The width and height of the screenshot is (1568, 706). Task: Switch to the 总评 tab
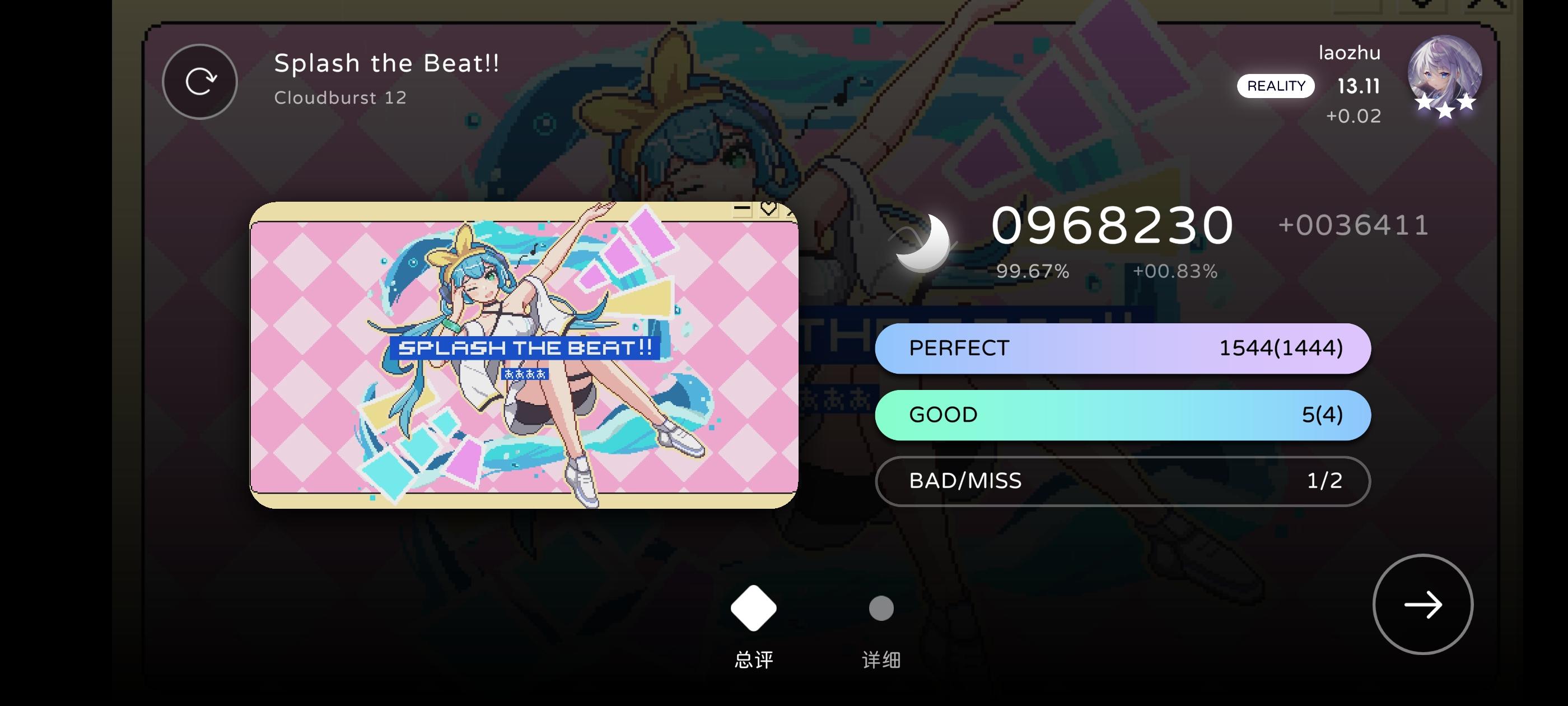click(x=753, y=659)
